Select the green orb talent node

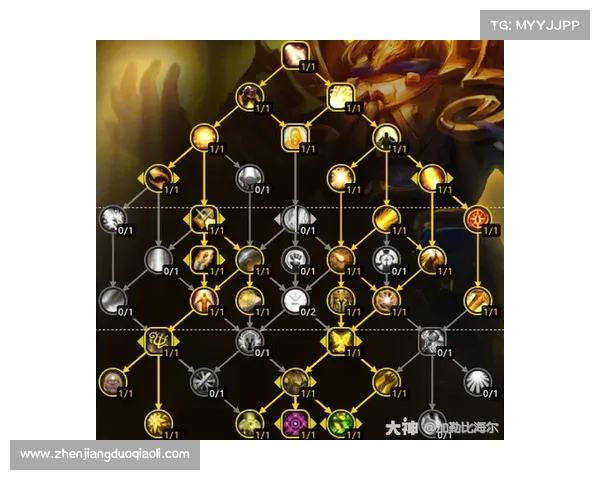point(341,421)
